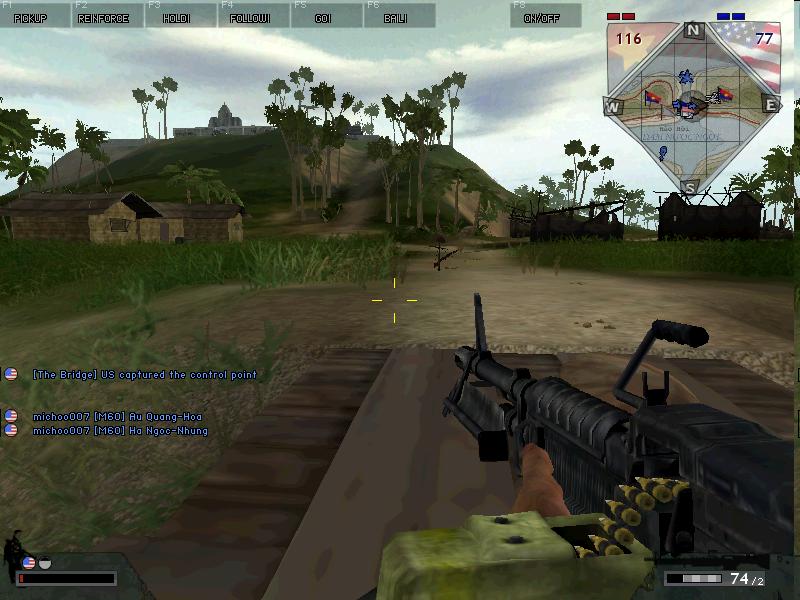The image size is (800, 600).
Task: Select the western flag marker on the minimap
Action: point(653,97)
